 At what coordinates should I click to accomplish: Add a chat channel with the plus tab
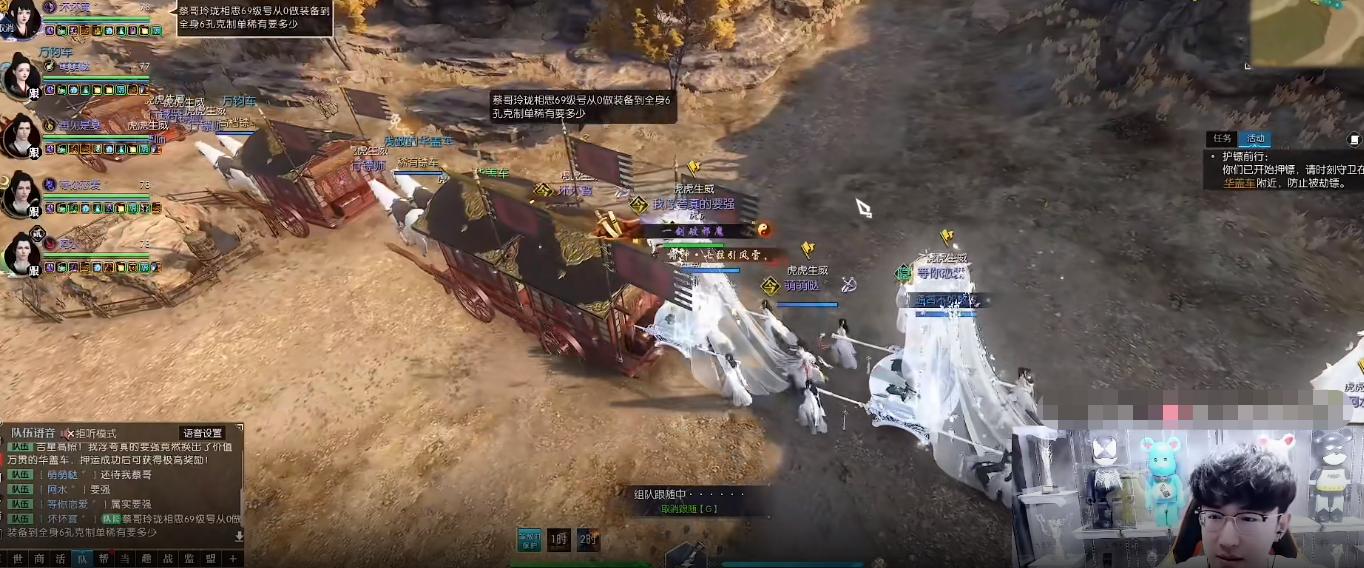[x=233, y=559]
